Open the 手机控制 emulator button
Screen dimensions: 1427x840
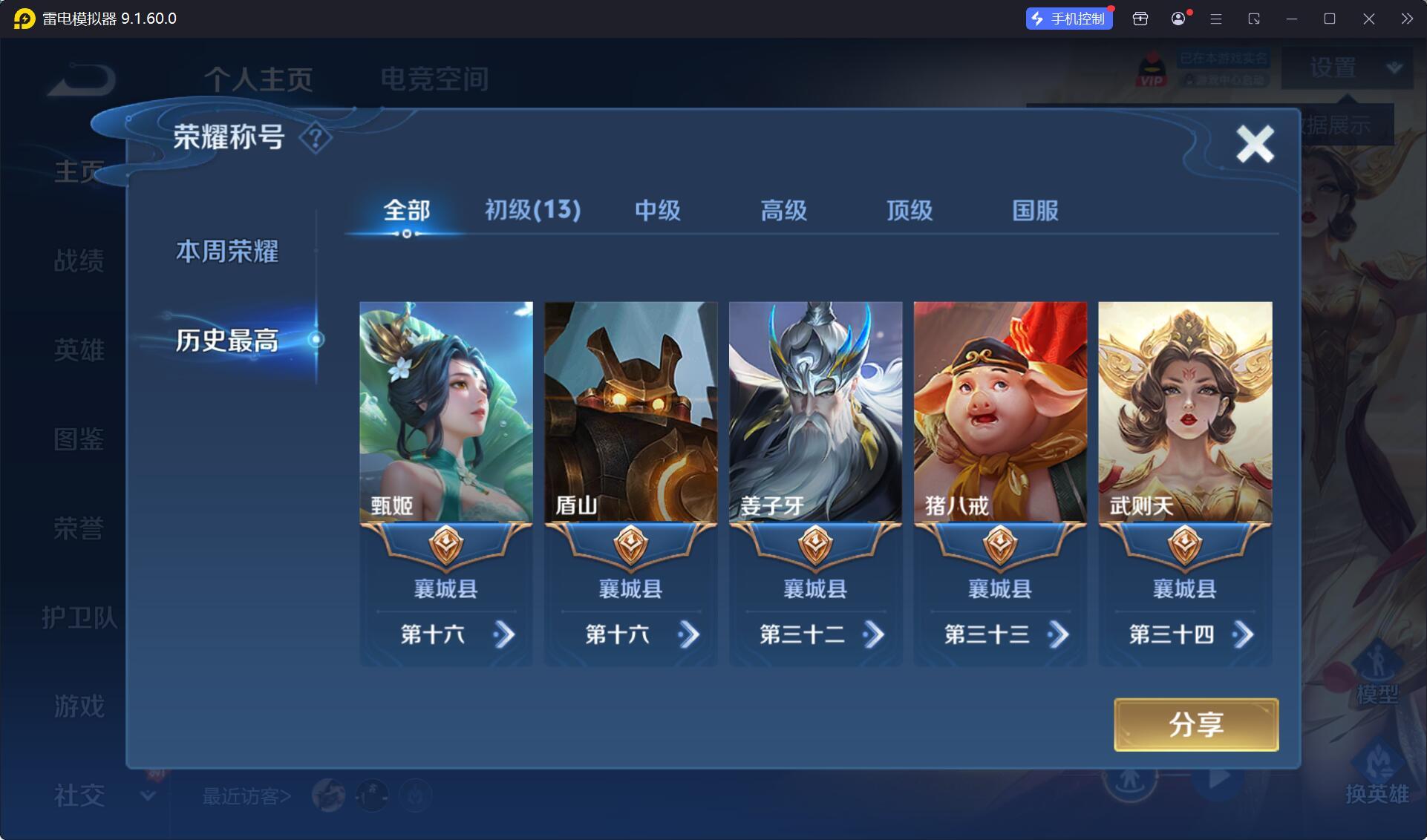coord(1069,19)
